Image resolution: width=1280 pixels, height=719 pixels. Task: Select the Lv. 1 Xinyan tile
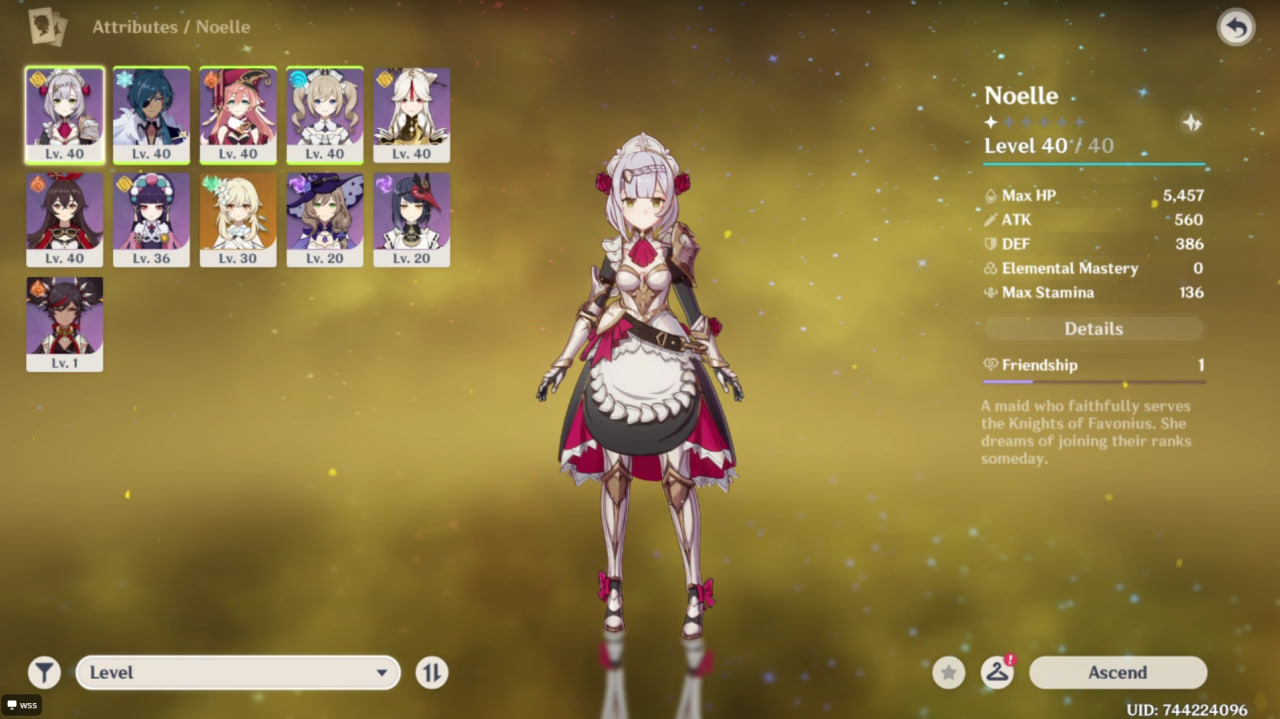pos(65,324)
